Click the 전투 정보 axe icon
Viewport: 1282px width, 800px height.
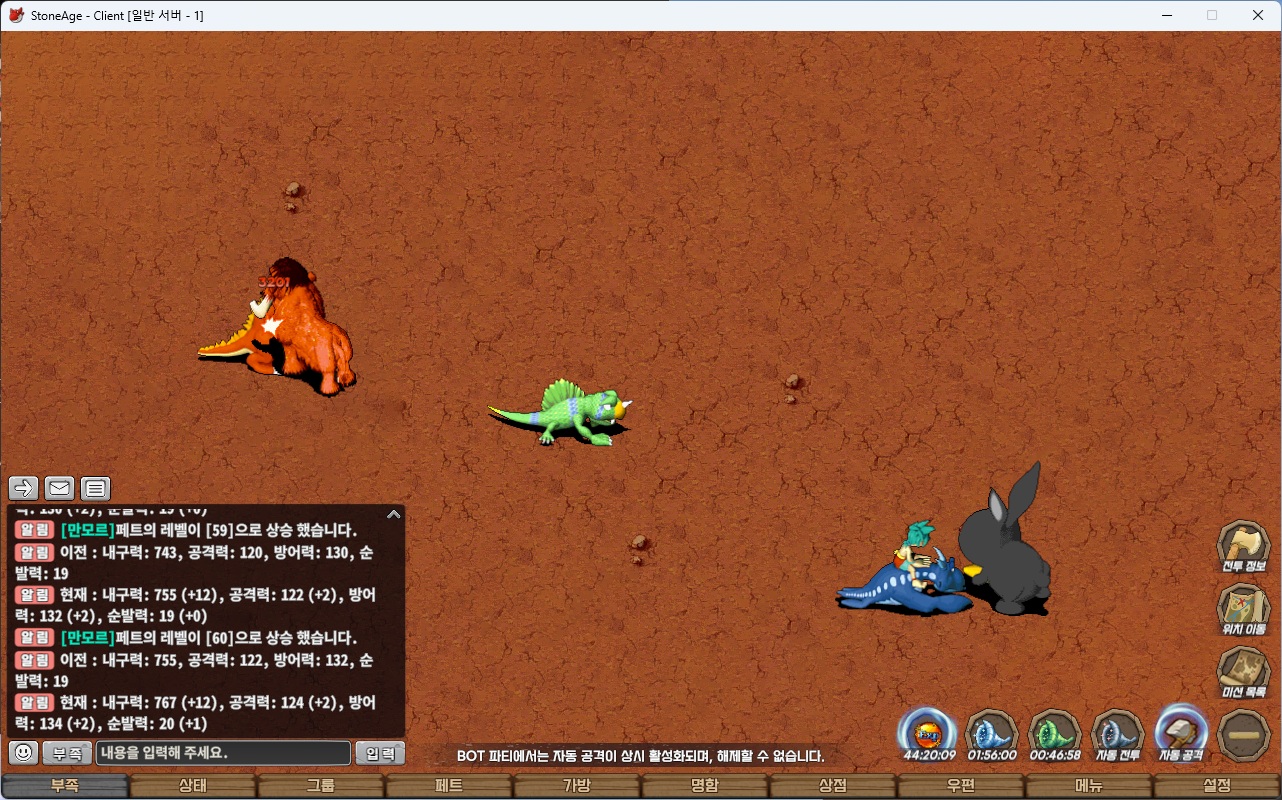click(x=1244, y=546)
